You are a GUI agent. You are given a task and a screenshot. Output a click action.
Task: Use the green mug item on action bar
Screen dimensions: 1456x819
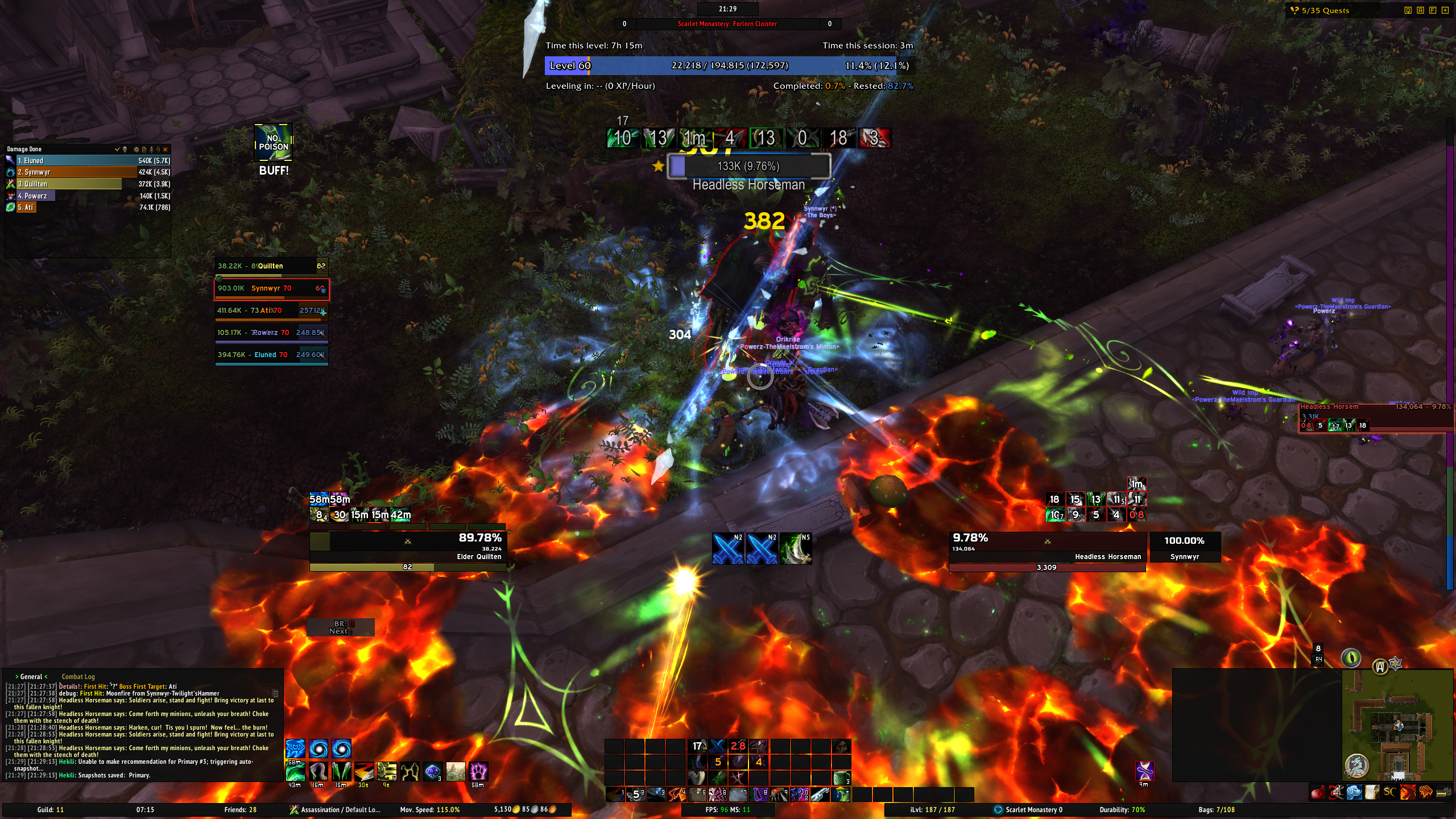842,777
